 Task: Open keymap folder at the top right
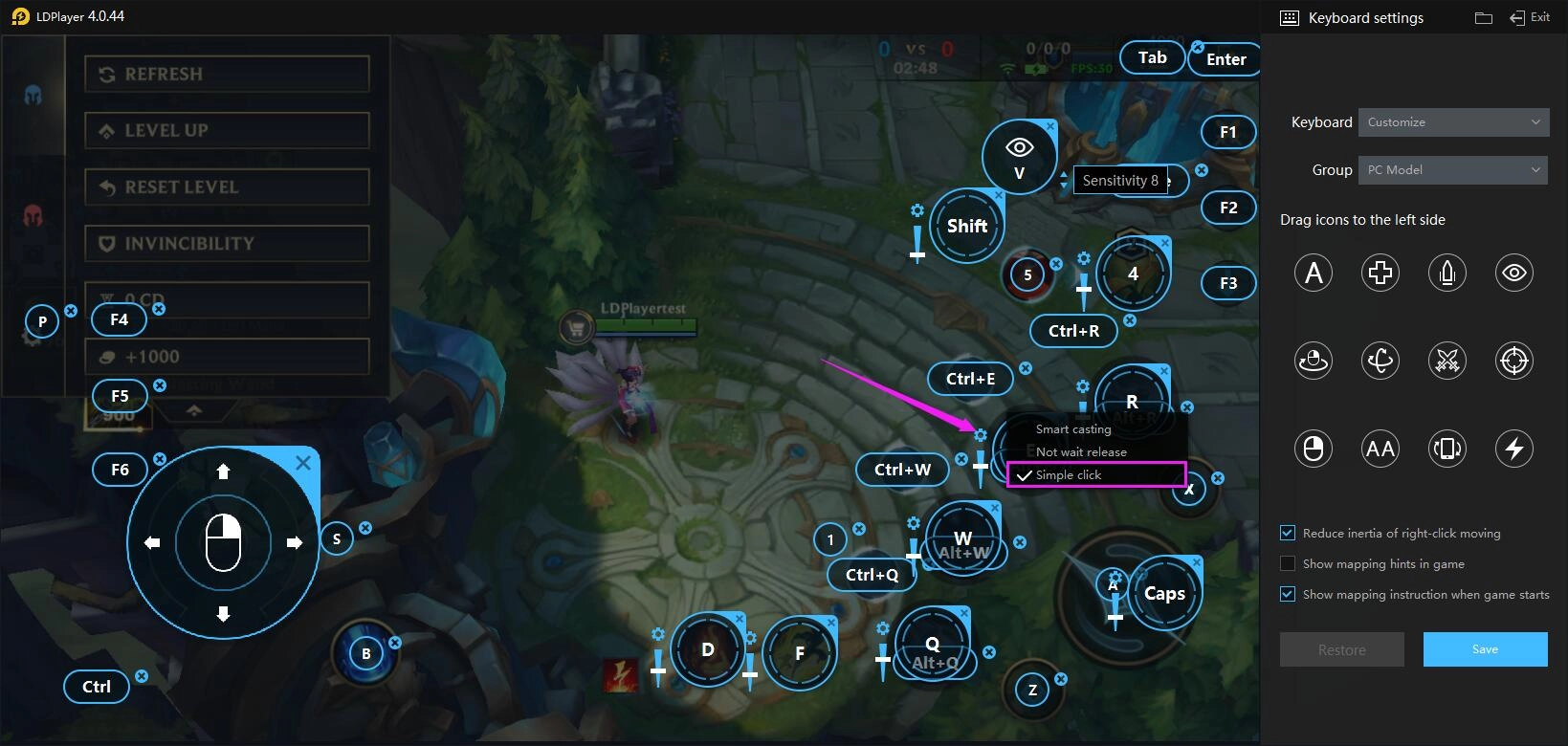point(1484,16)
